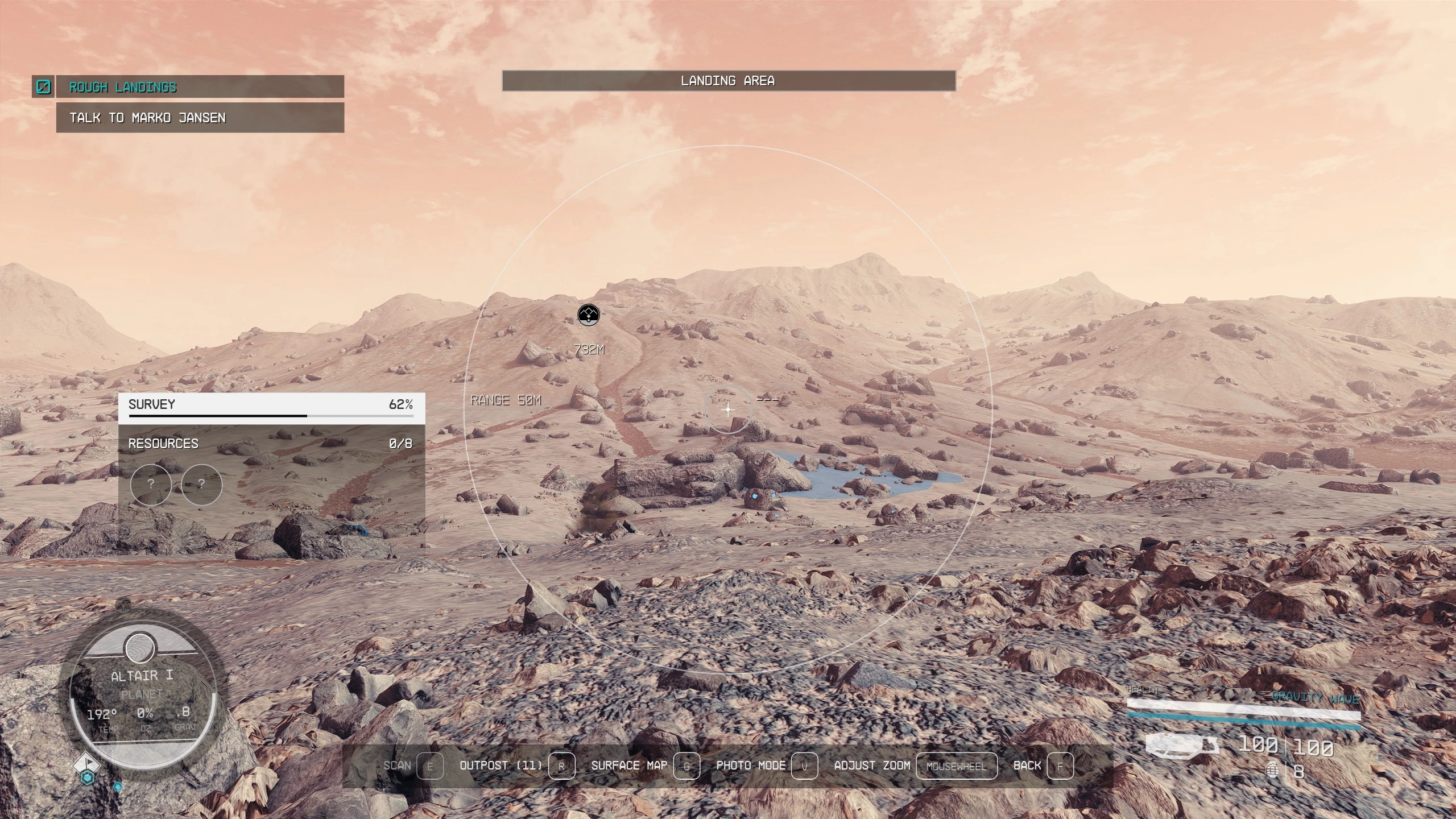1456x819 pixels.
Task: Click the 732M landmark map marker
Action: tap(588, 315)
